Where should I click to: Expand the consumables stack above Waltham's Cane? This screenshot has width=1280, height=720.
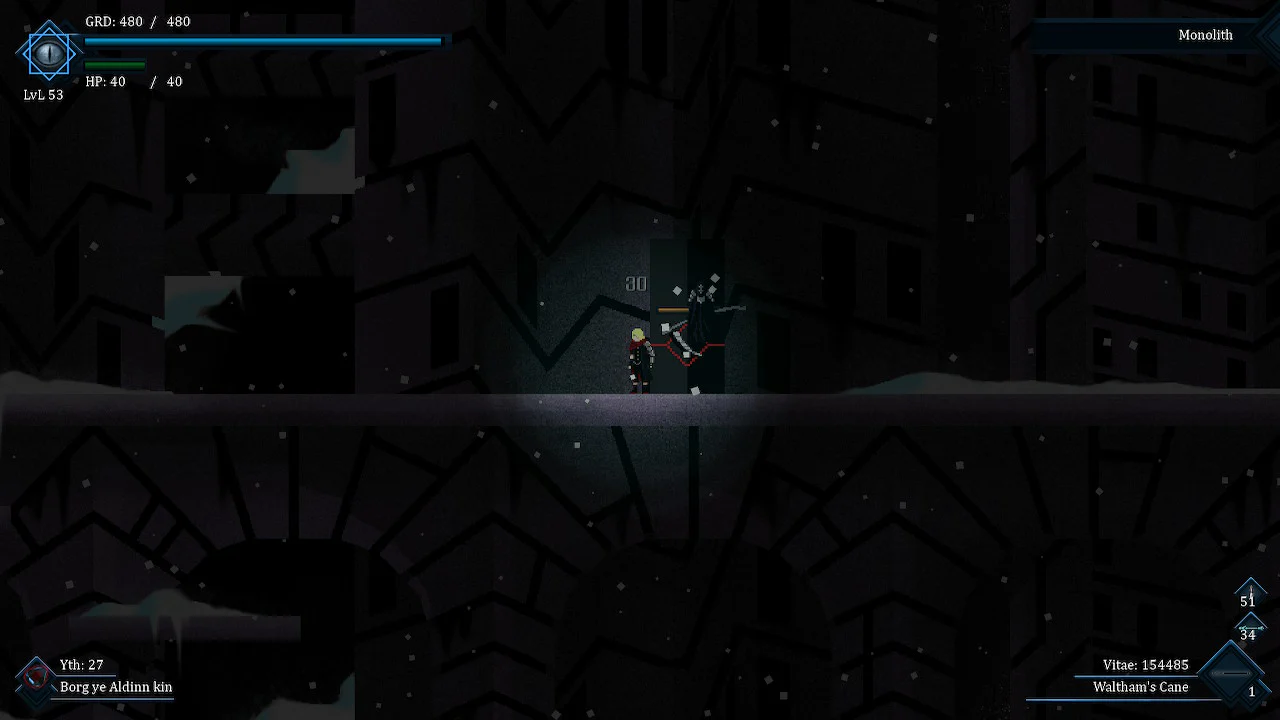(x=1251, y=627)
